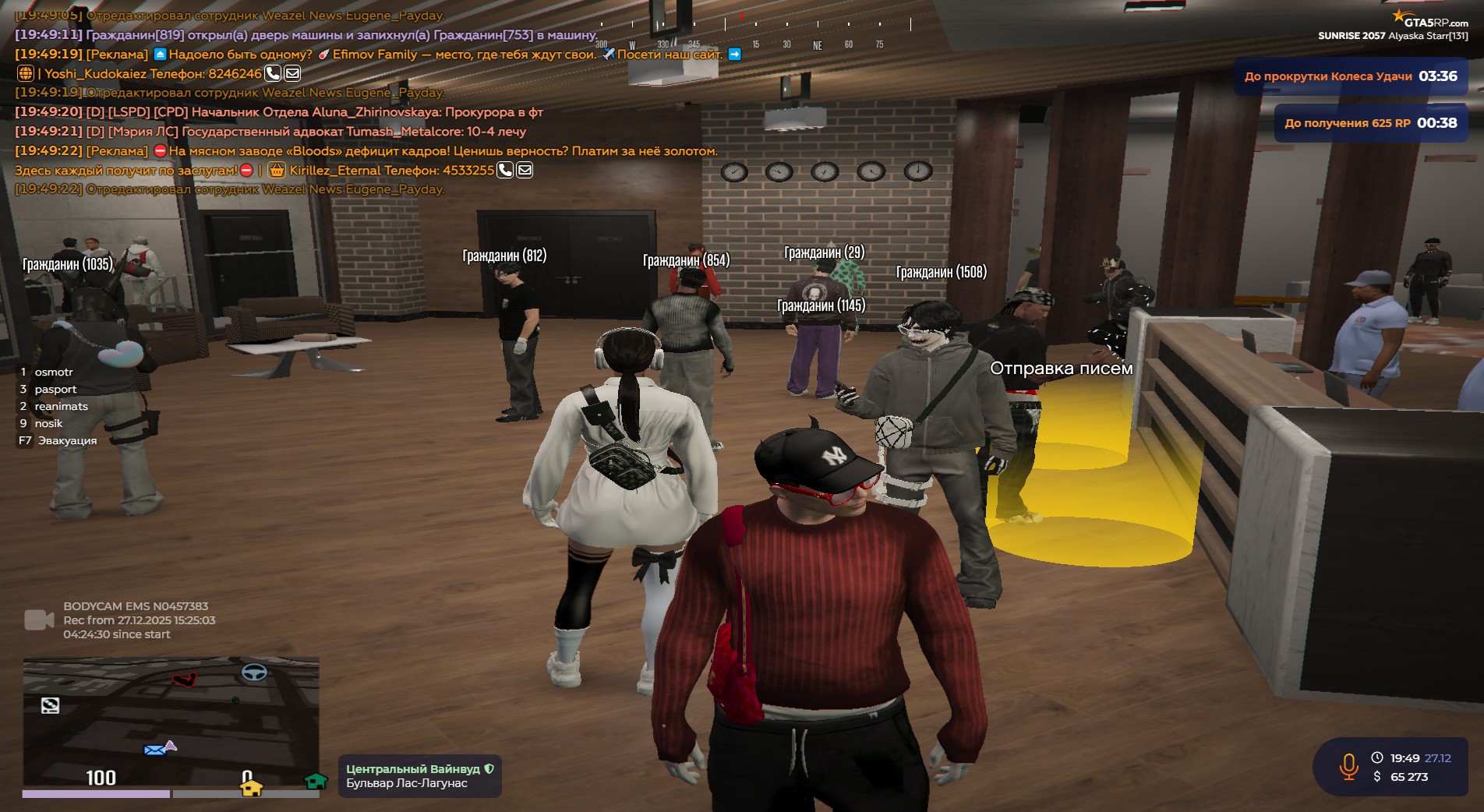Message Yoshi_Kudokaiez via the envelope icon
The height and width of the screenshot is (812, 1484).
[x=292, y=74]
